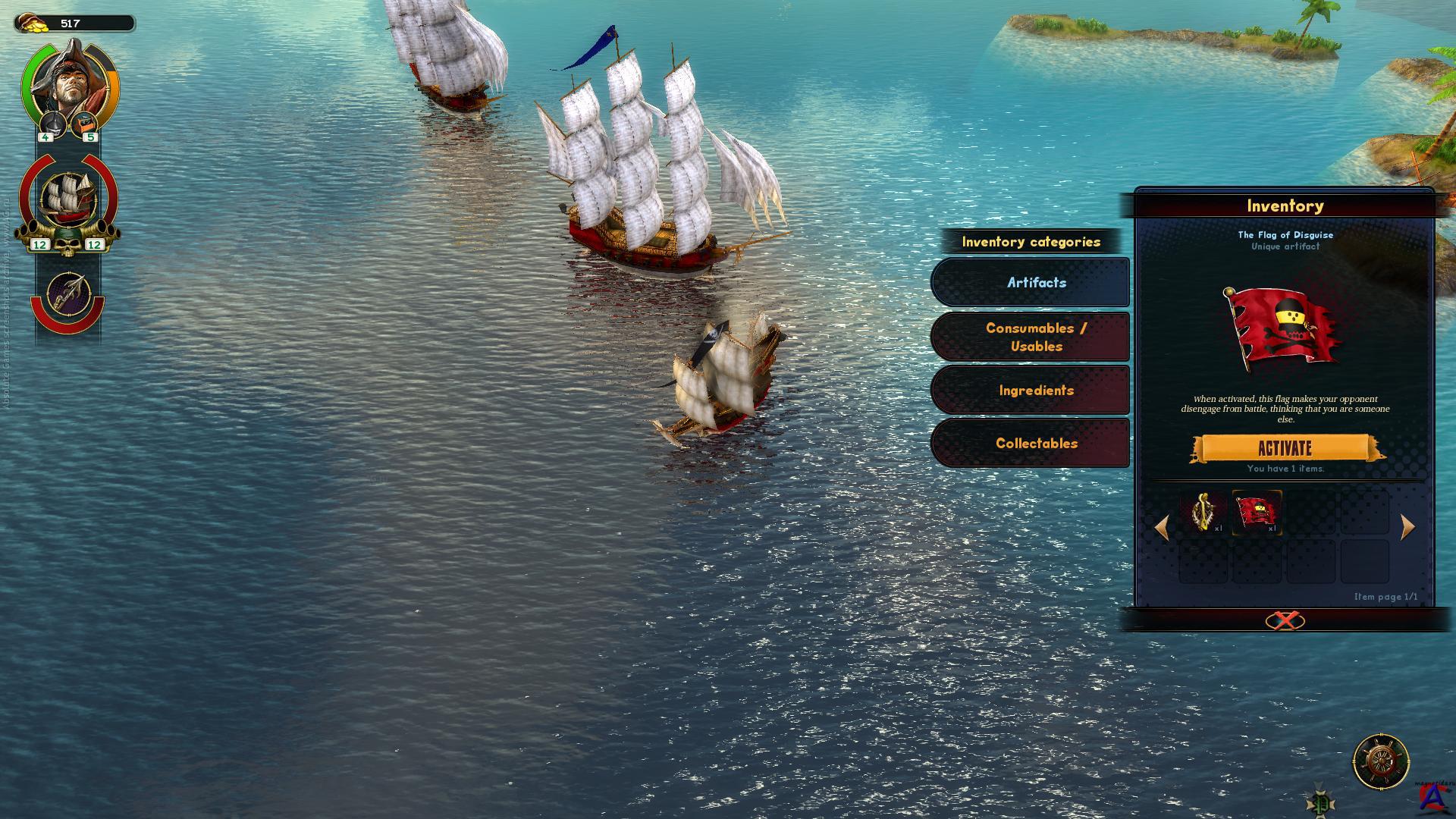Viewport: 1456px width, 819px height.
Task: Click the repair toolbox icon
Action: [86, 122]
